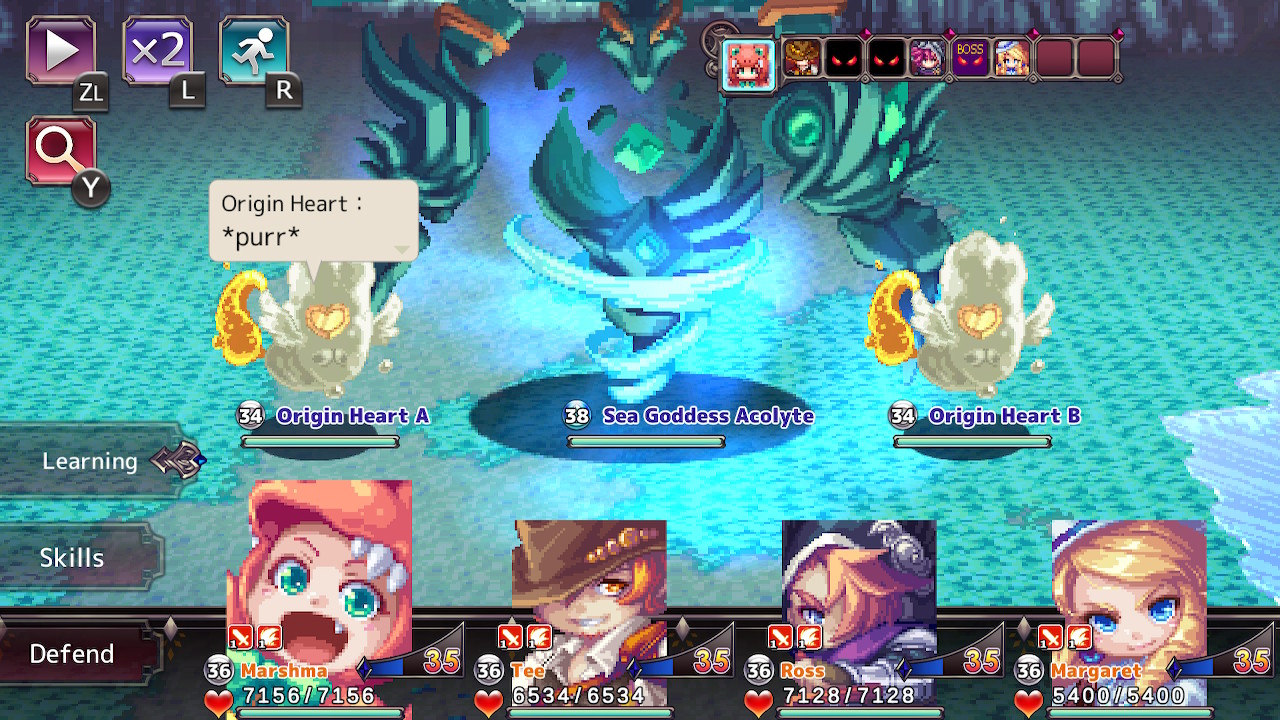Toggle auto-battle with the ZL play icon

(60, 50)
